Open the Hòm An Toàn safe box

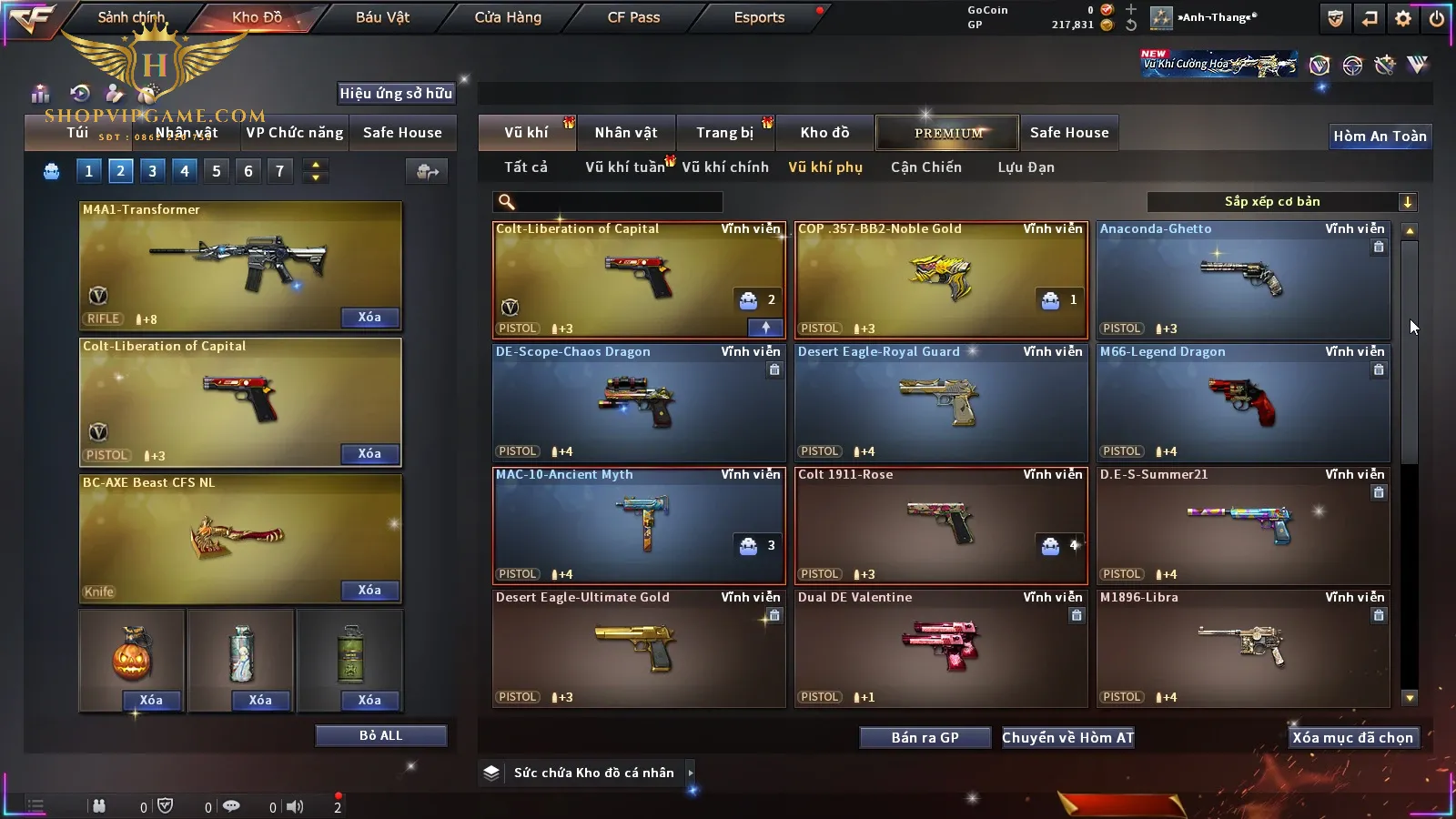[1380, 136]
